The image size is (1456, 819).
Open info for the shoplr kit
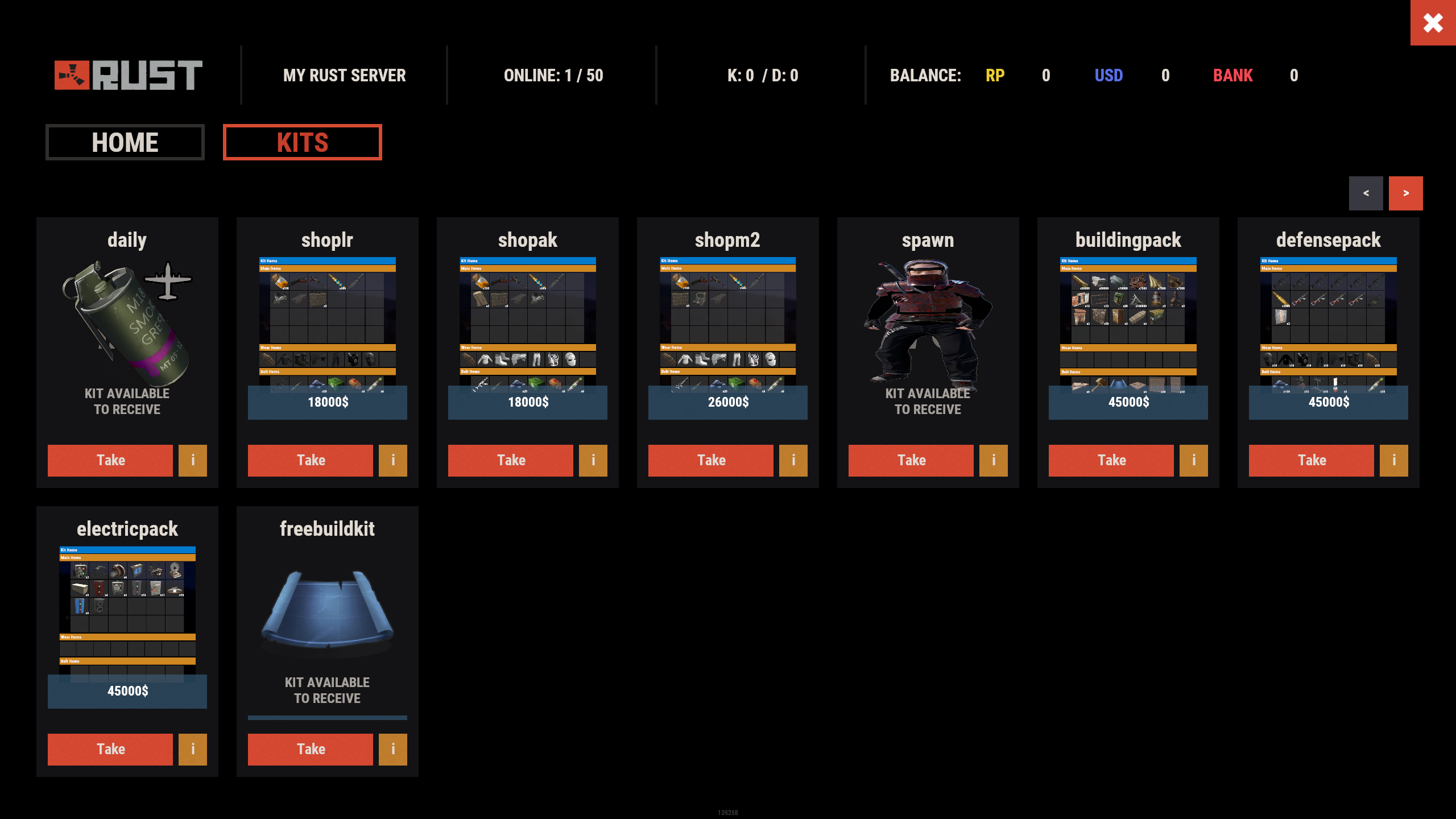coord(393,460)
